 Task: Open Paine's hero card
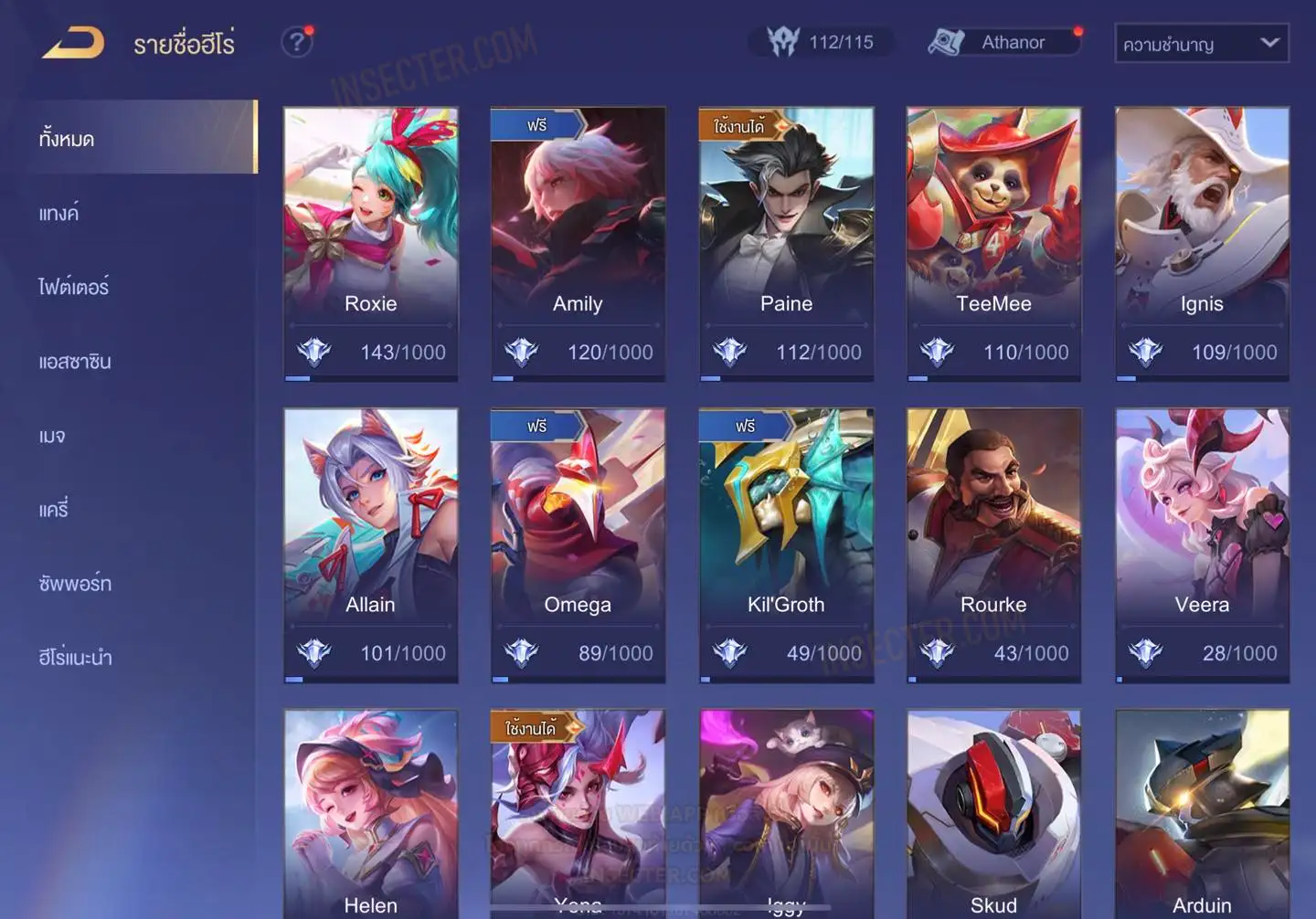(786, 243)
